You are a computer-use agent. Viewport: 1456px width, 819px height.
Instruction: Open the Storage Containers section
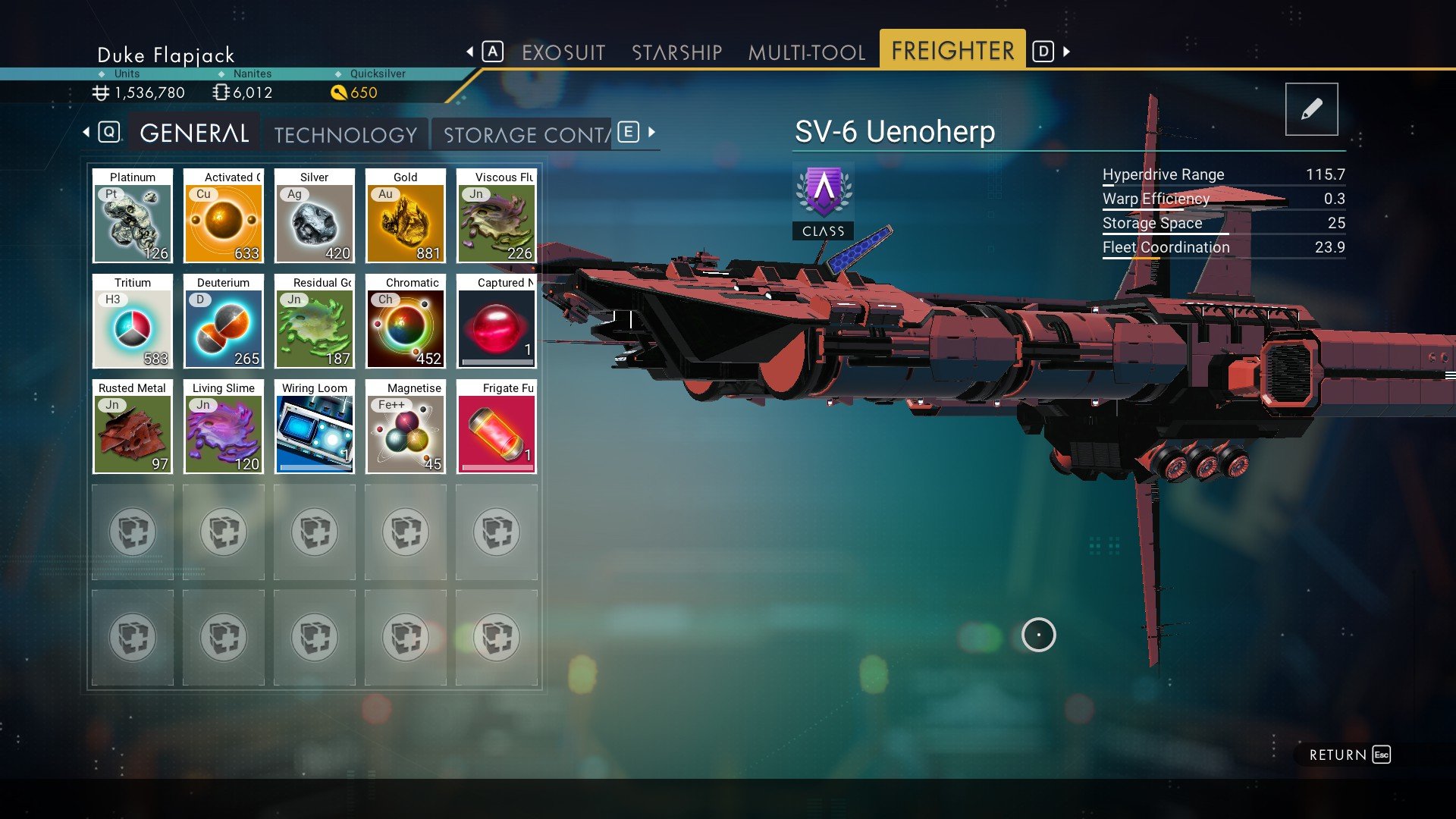pos(526,135)
